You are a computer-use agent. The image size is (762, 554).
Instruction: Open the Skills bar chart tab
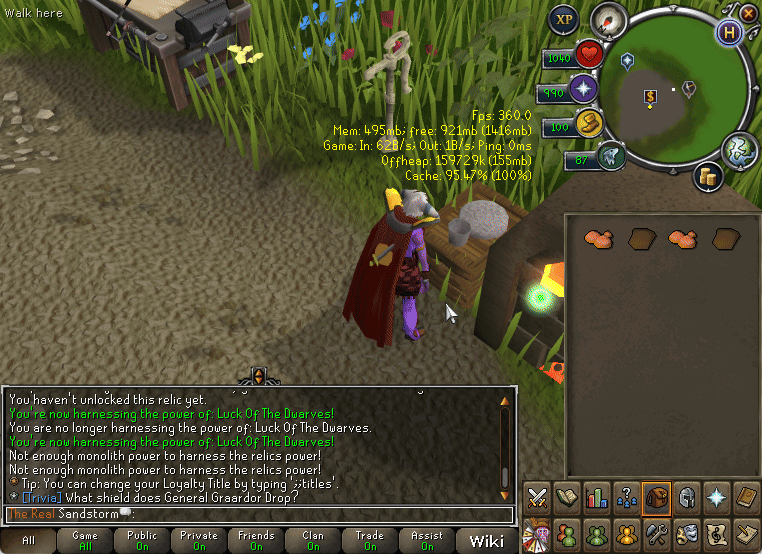597,497
